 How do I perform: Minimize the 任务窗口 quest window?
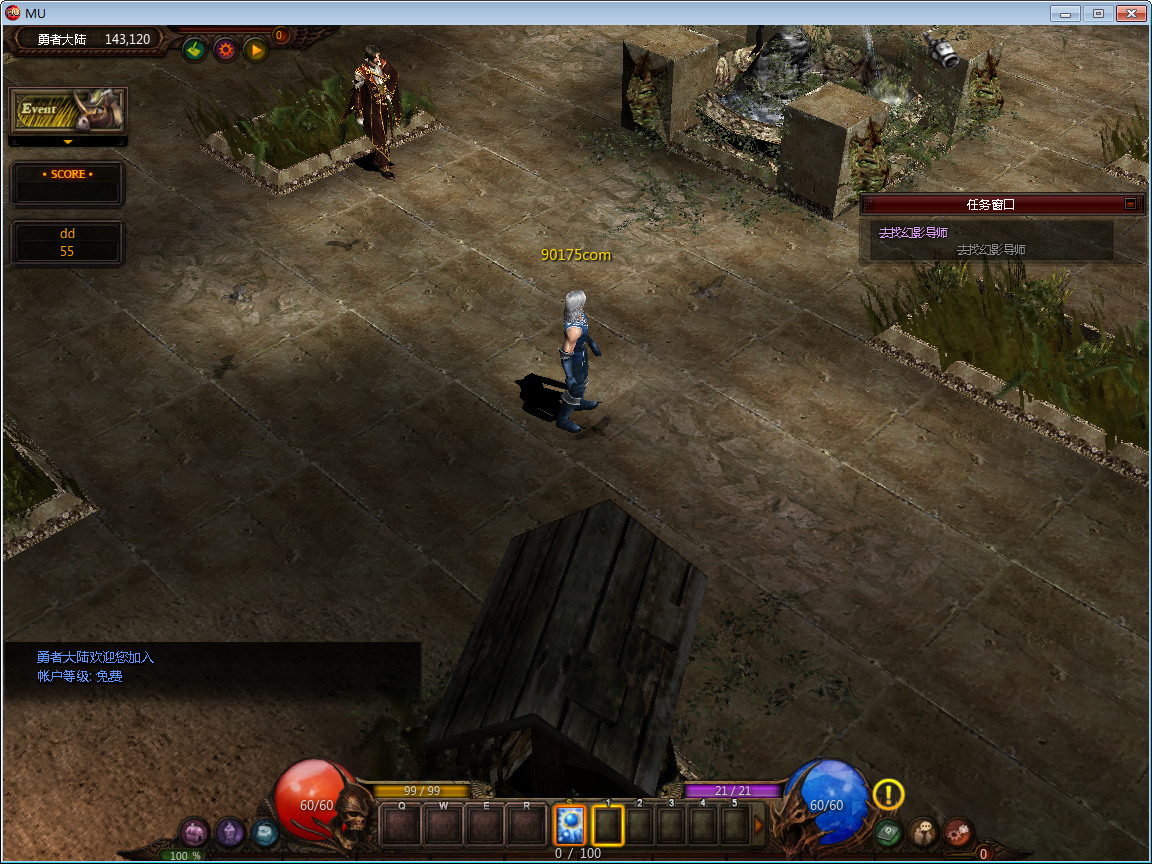pyautogui.click(x=1131, y=204)
